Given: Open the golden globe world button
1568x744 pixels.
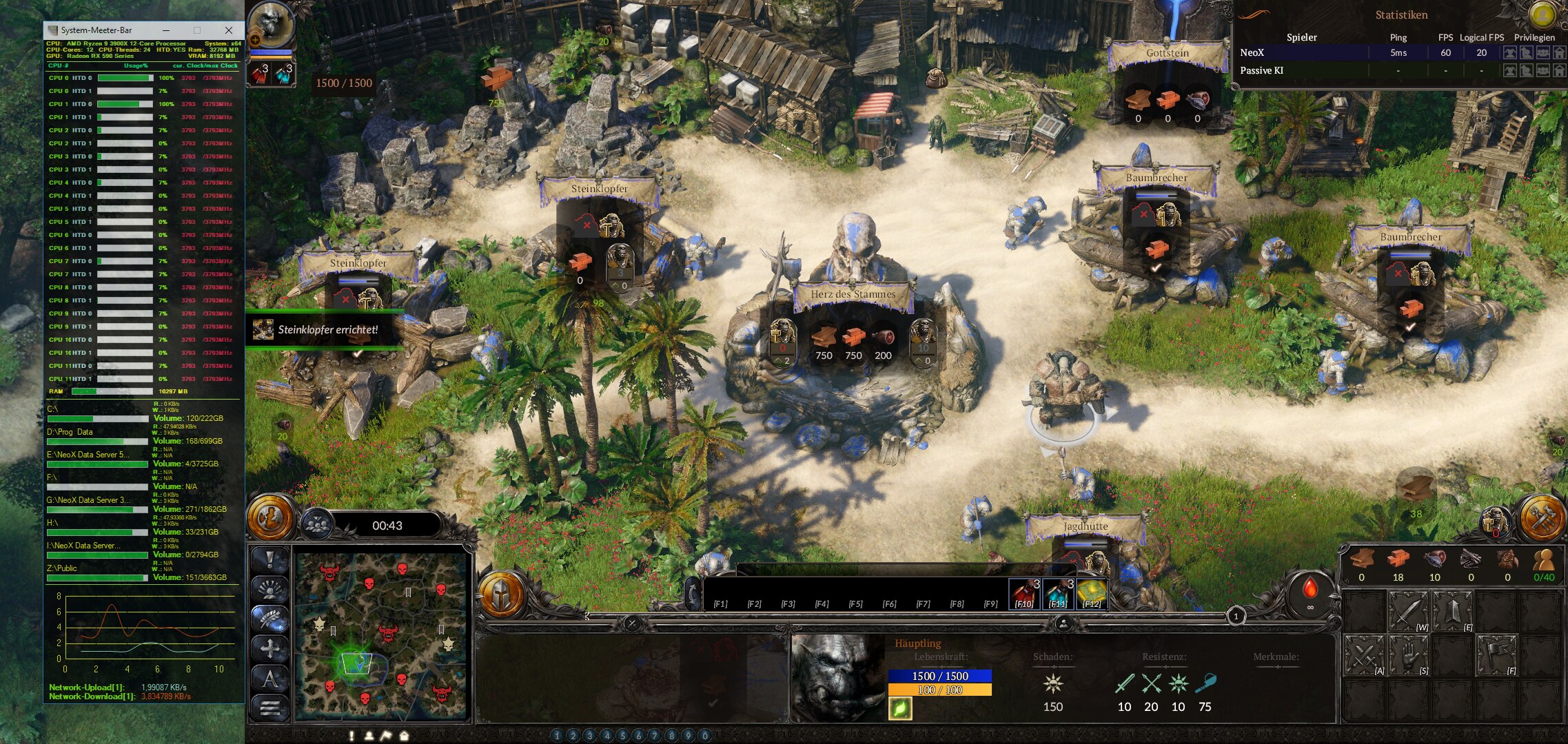Looking at the screenshot, I should (271, 515).
